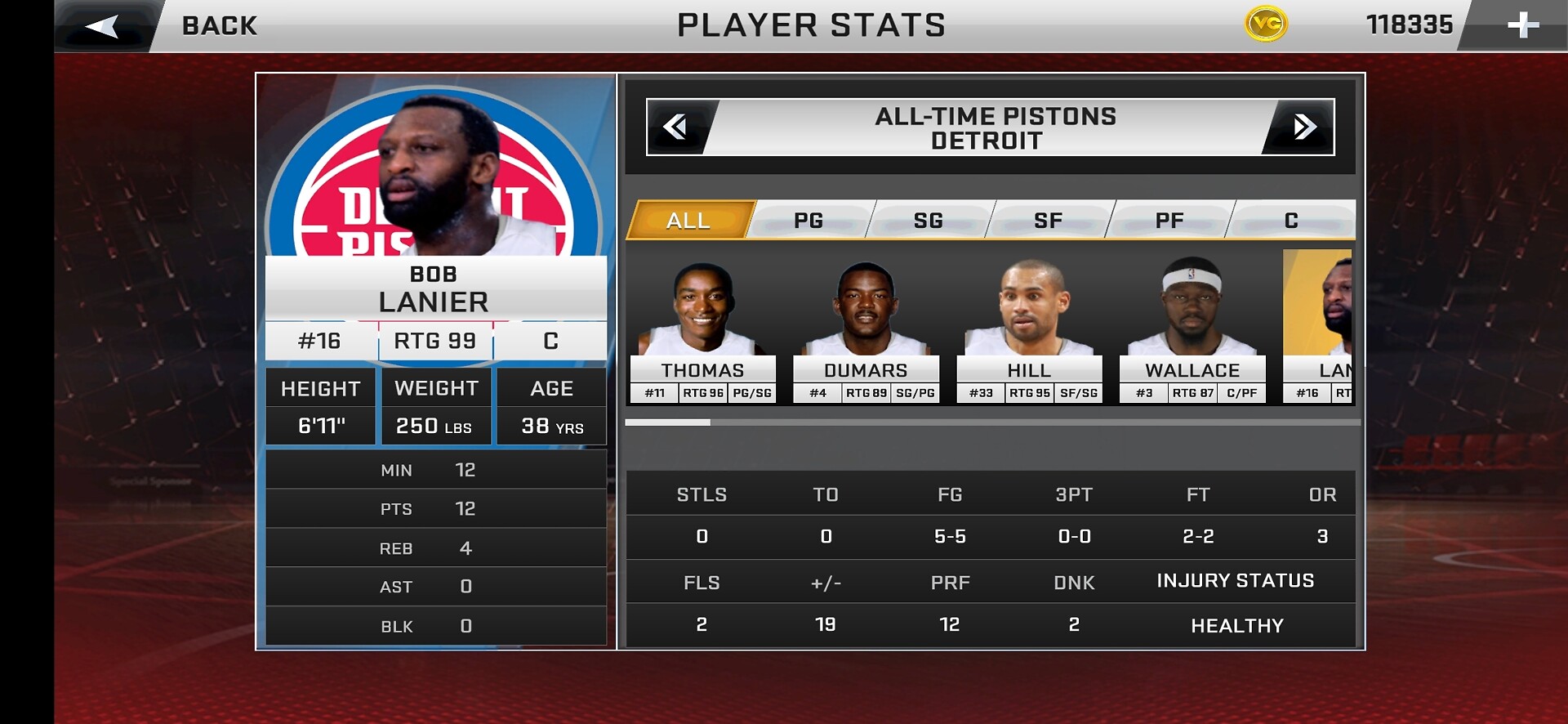
Task: Show only SG players
Action: (929, 220)
